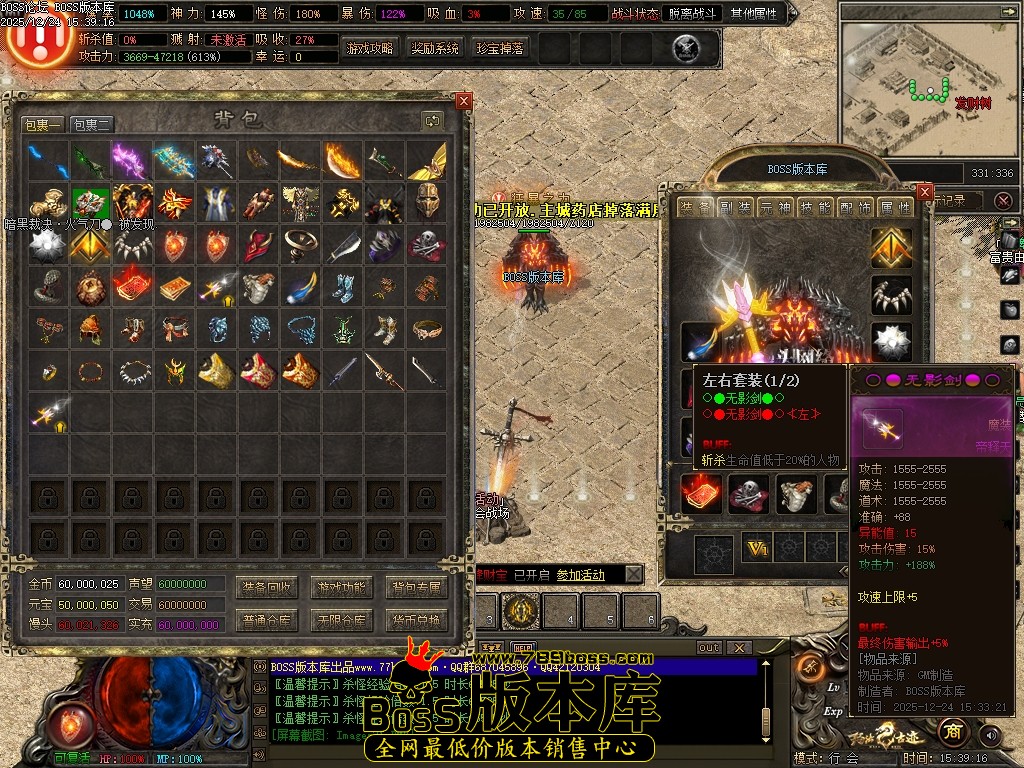Open the 普通仓库 normal warehouse

pos(267,620)
